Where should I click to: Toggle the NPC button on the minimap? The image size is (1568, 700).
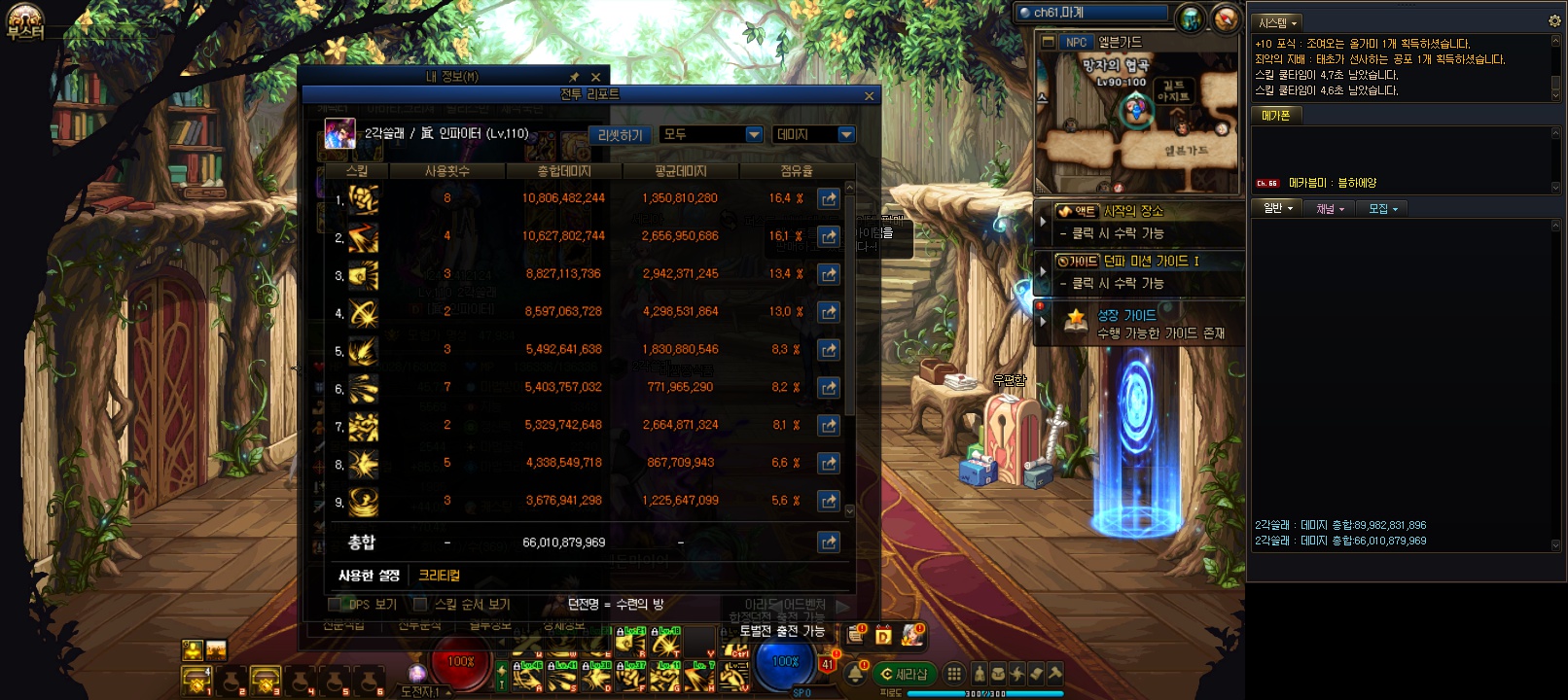click(x=1076, y=42)
